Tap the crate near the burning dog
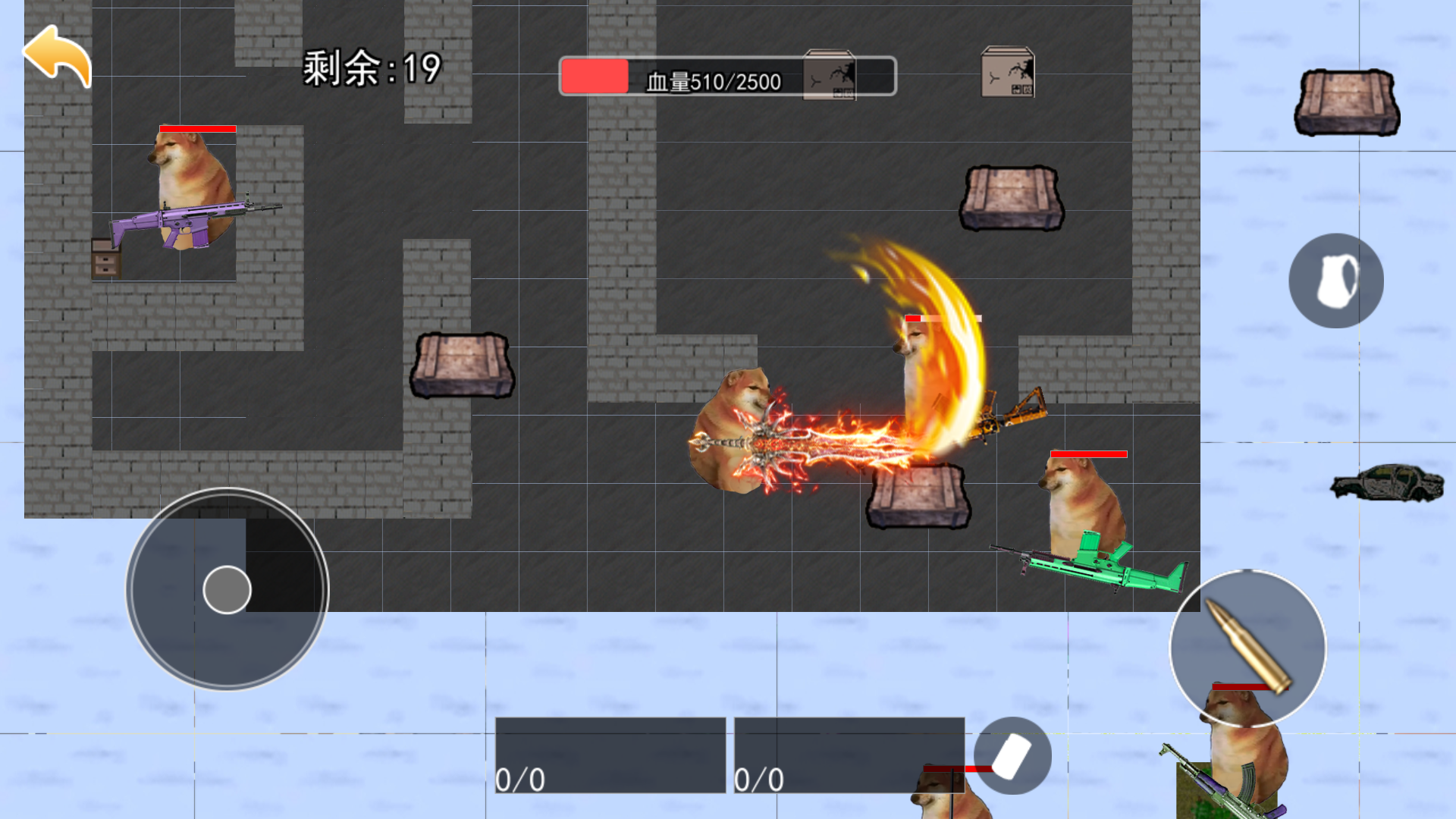 point(918,497)
